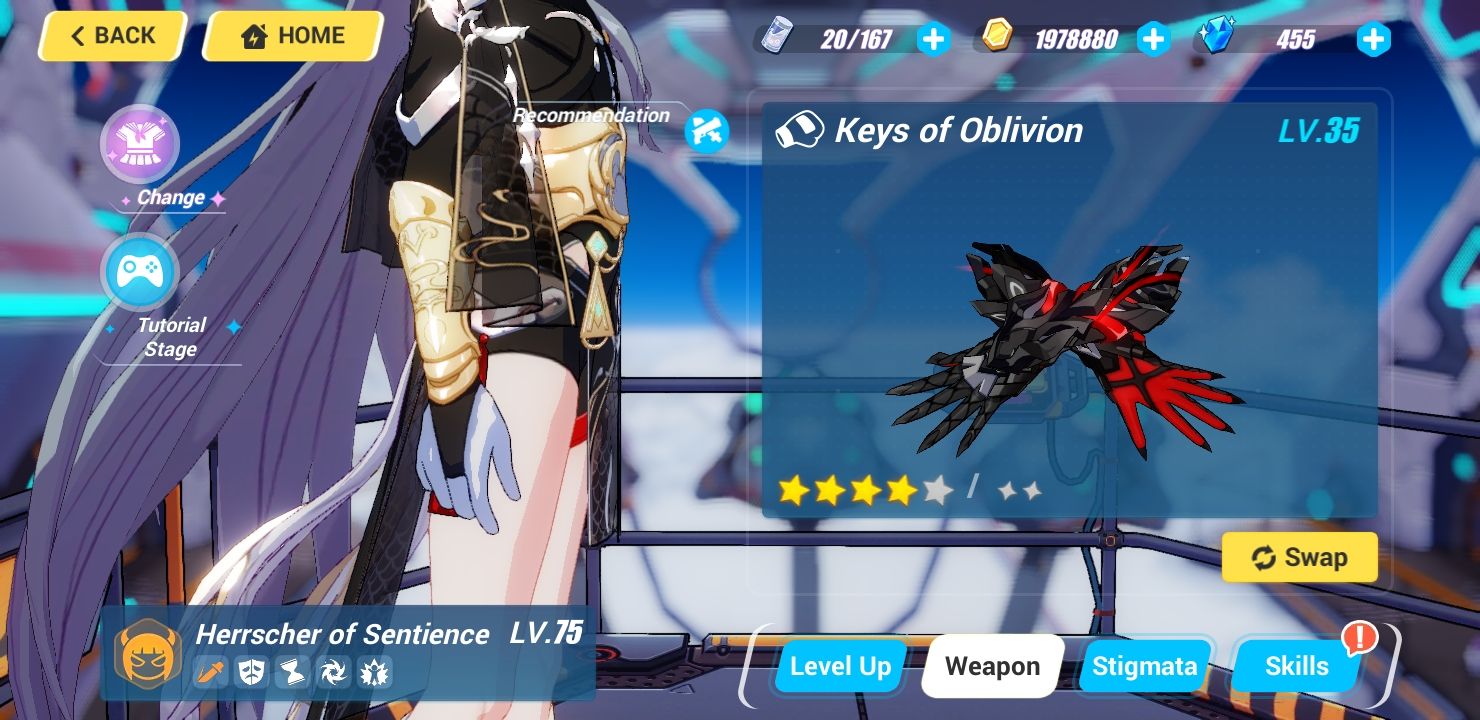Screen dimensions: 1480x720
Task: Switch to the Stigmata tab
Action: 1146,665
